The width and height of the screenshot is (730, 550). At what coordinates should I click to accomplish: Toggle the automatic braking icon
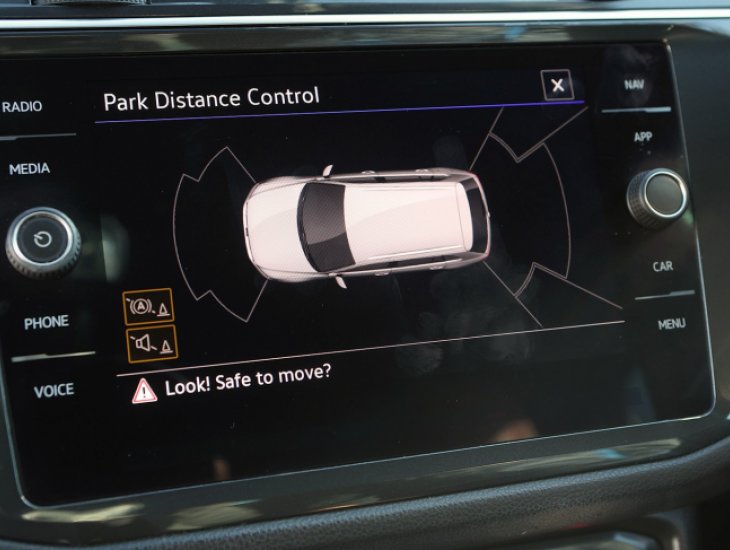tap(148, 306)
